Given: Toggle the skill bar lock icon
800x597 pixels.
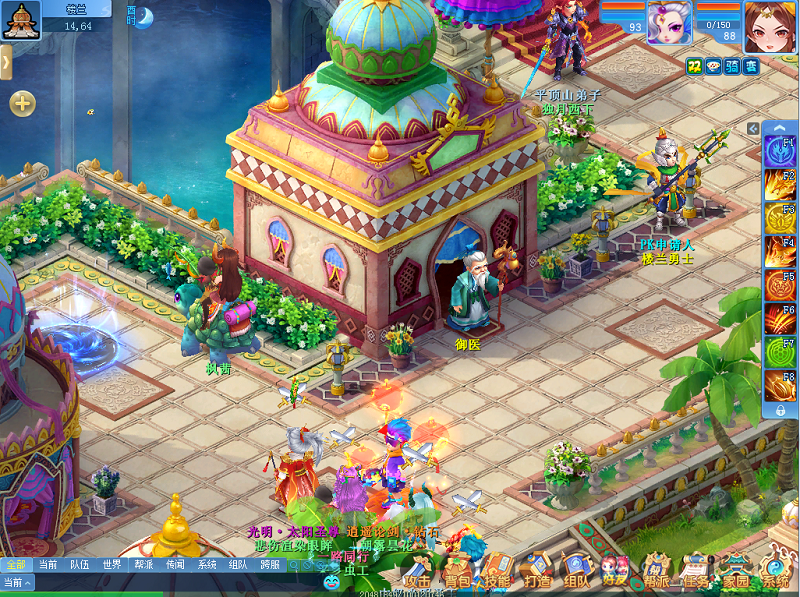Looking at the screenshot, I should [779, 411].
